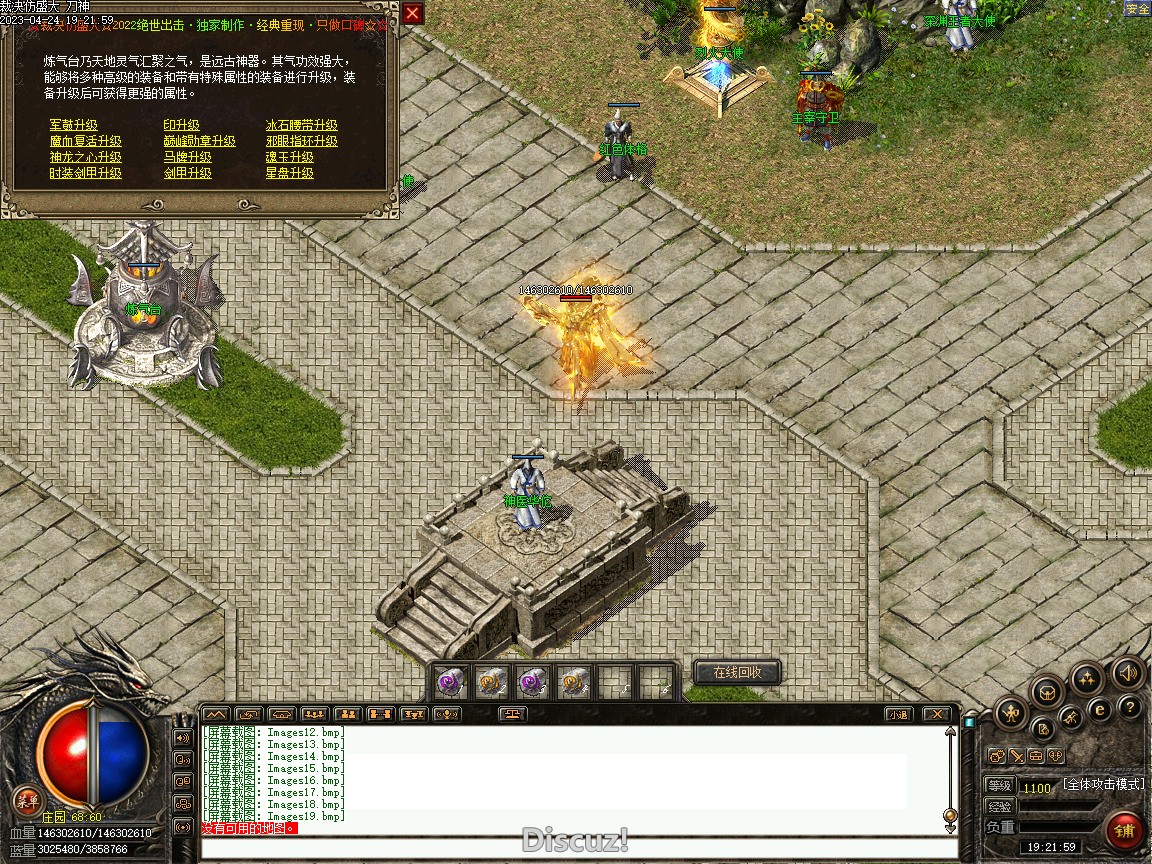Pick the 神龙之心升级 link
Screen dimensions: 1152x864
[86, 157]
